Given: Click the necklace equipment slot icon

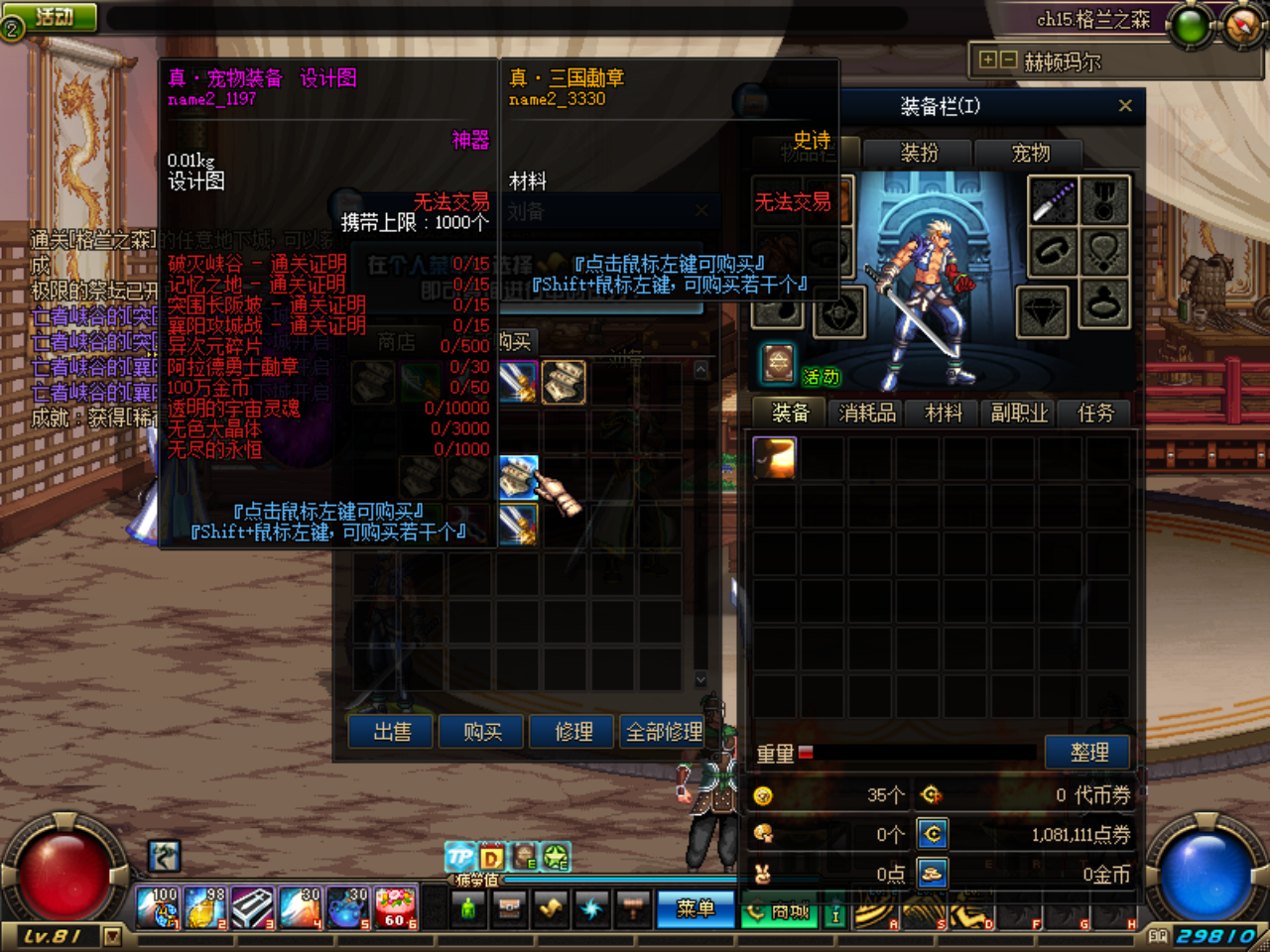Looking at the screenshot, I should click(1104, 251).
